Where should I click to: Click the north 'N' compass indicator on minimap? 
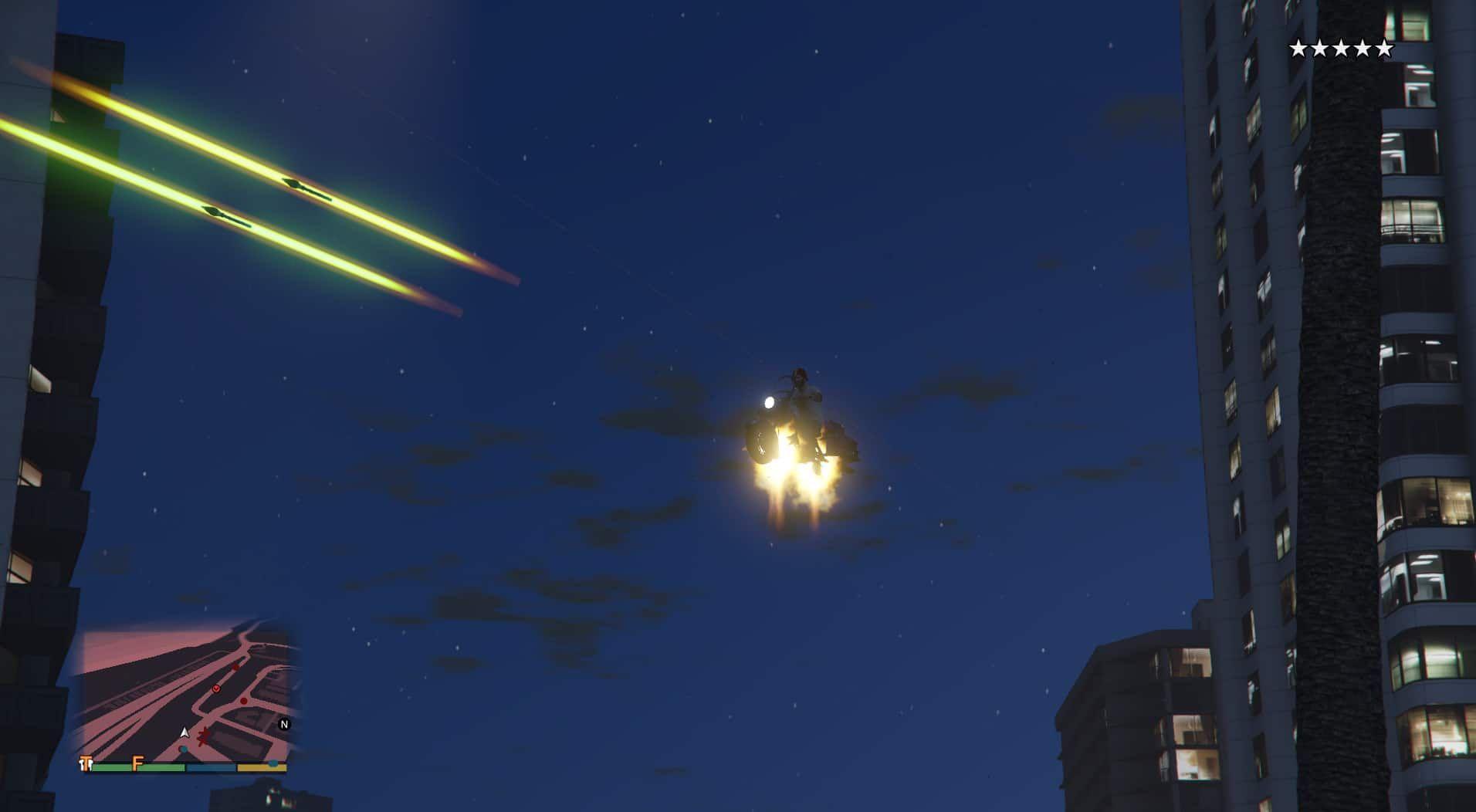(x=284, y=724)
